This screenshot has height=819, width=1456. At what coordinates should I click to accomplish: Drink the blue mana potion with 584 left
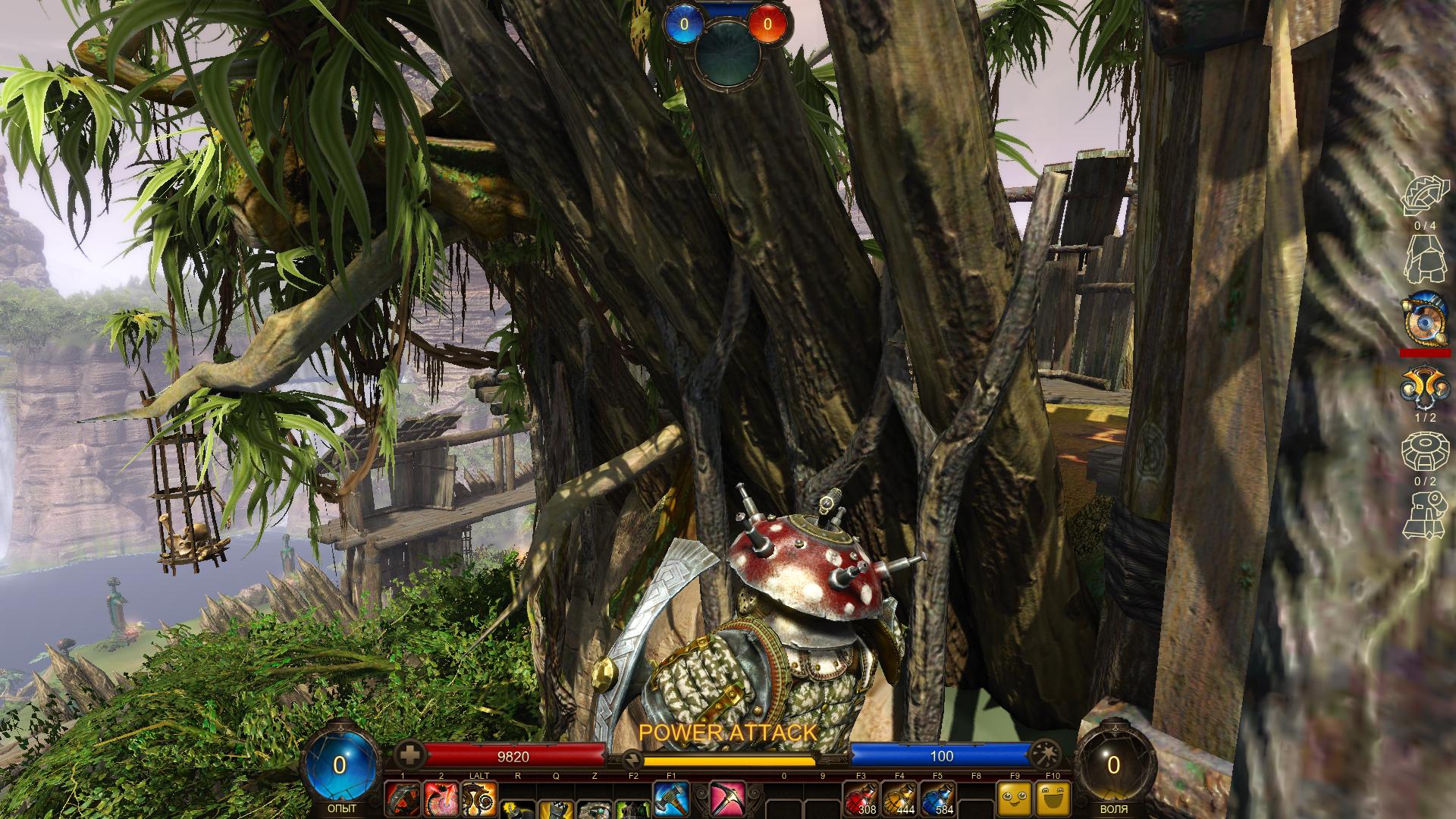tap(938, 799)
